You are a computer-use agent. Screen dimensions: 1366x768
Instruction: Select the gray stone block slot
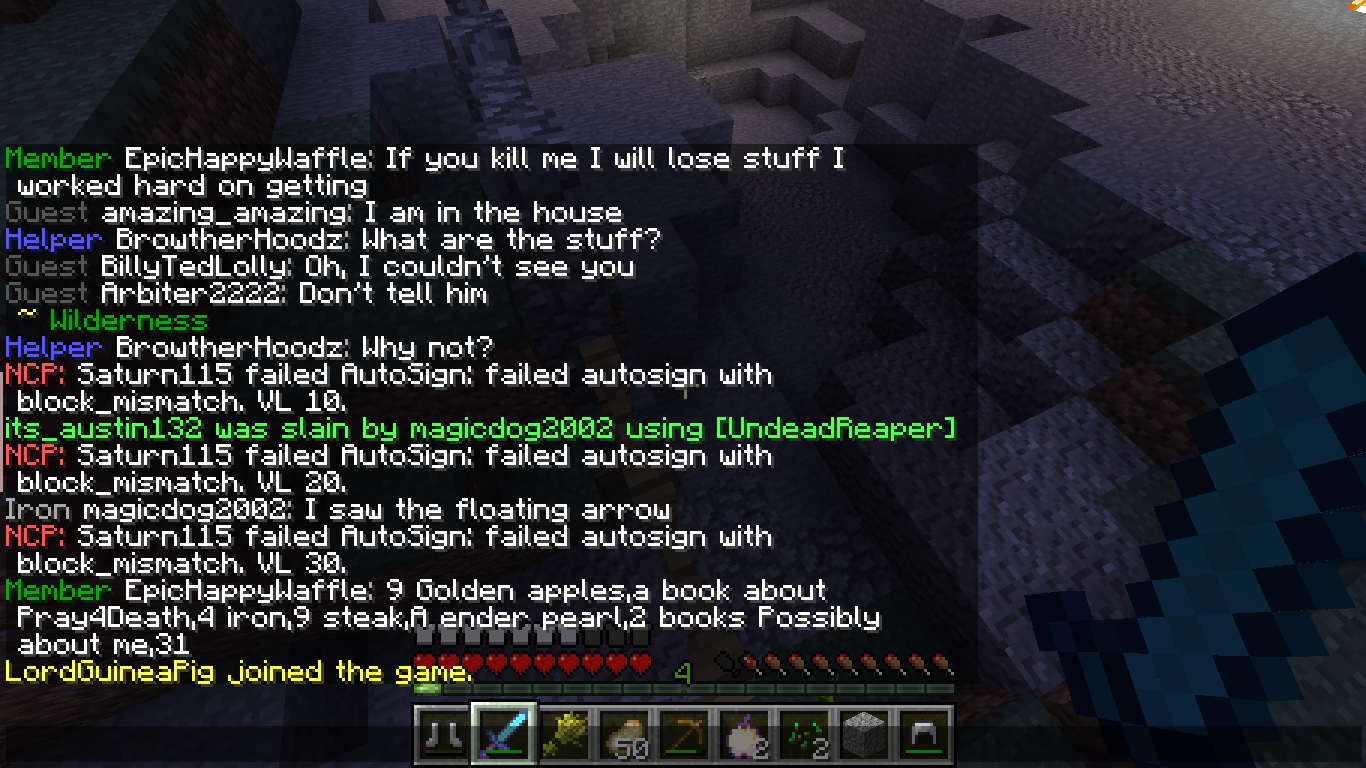coord(864,735)
